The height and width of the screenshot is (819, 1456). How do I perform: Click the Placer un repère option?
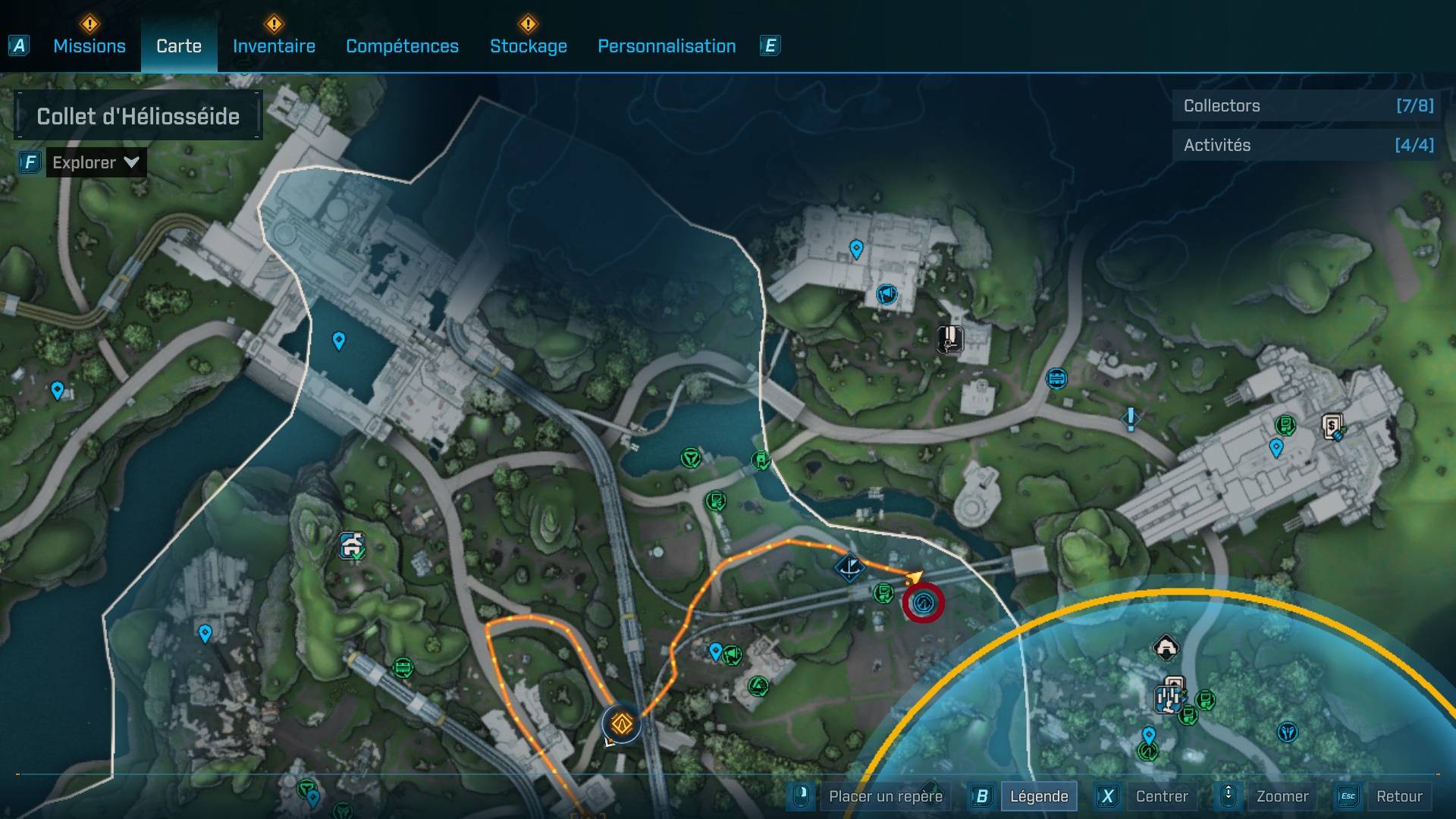(x=885, y=796)
